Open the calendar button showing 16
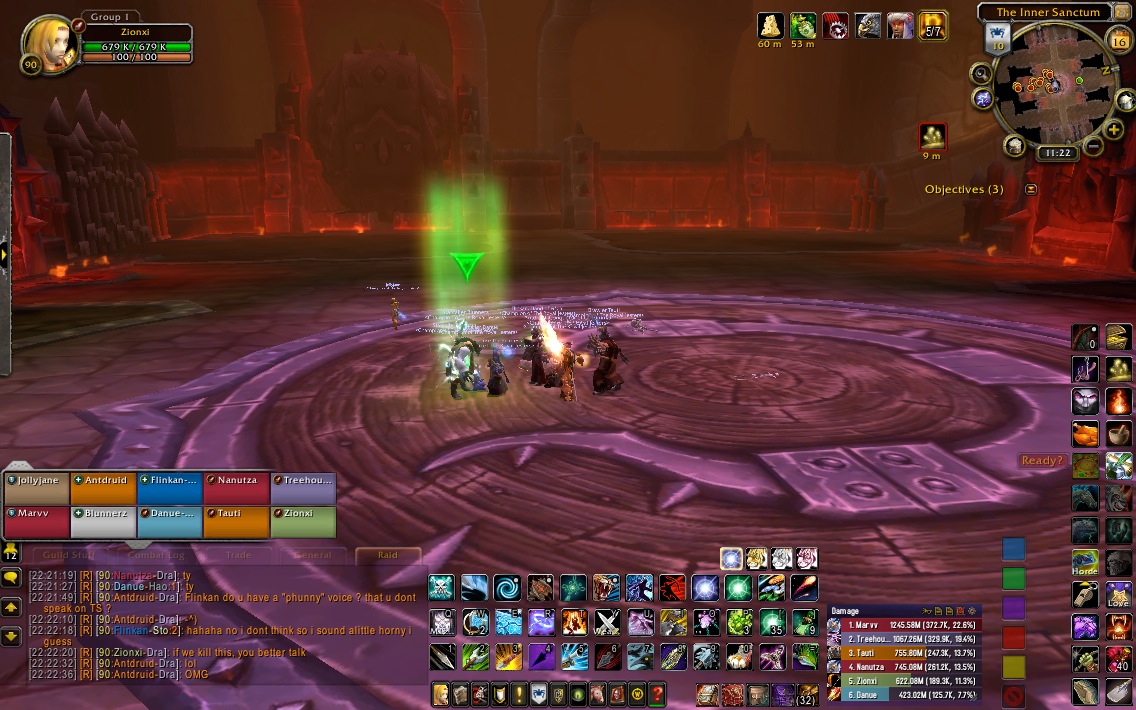 1120,41
